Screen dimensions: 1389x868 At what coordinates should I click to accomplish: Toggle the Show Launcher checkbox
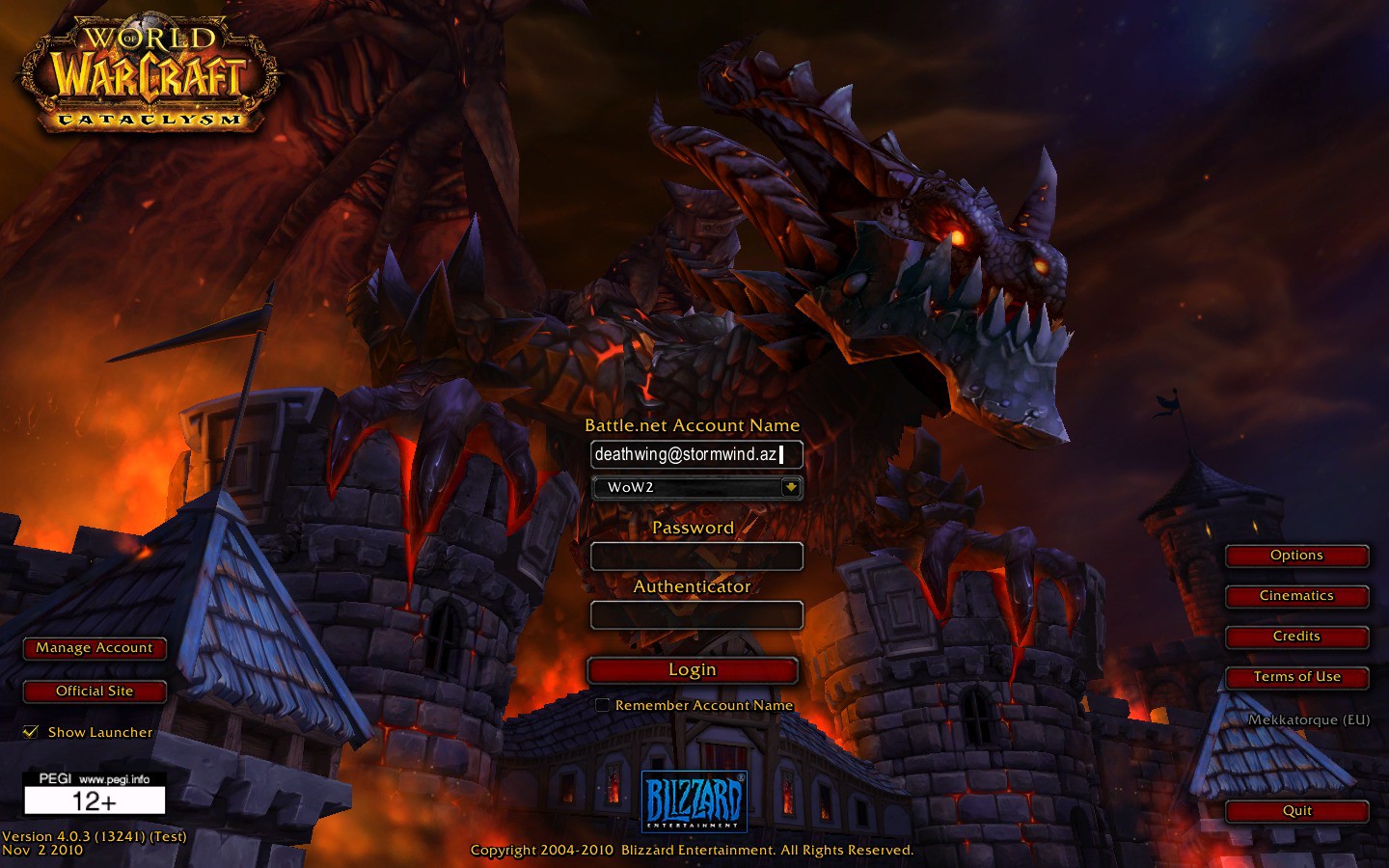click(31, 732)
